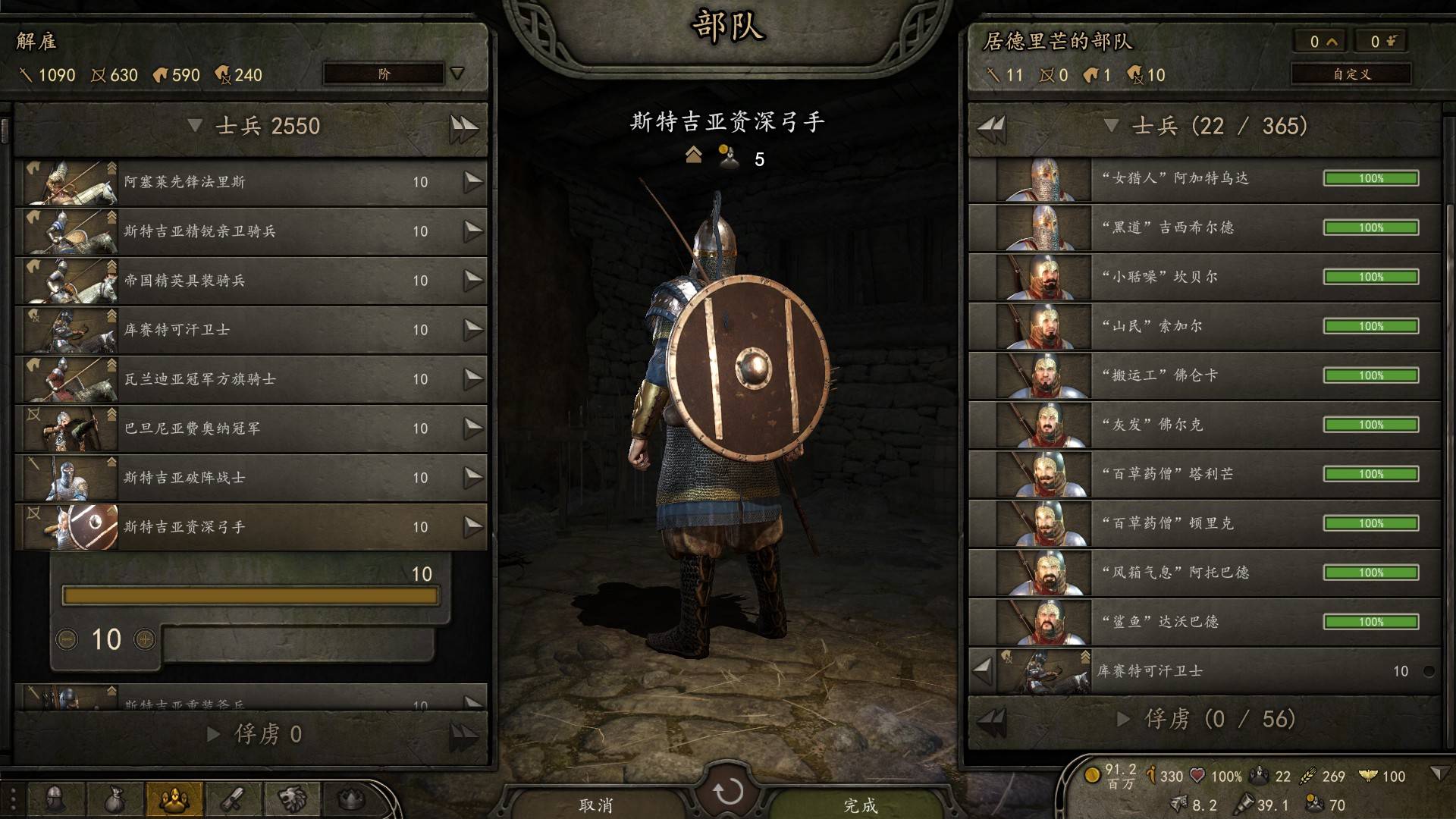Decrease transfer amount with the minus button
Viewport: 1456px width, 819px height.
67,639
